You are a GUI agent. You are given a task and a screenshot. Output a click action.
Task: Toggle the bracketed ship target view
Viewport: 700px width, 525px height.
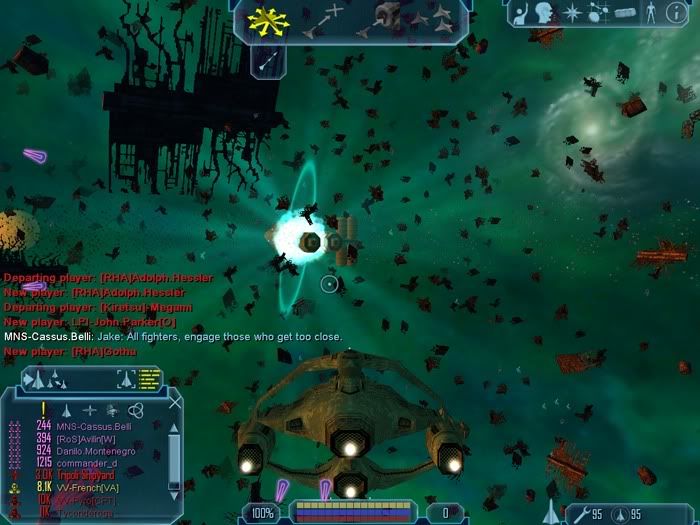(126, 378)
